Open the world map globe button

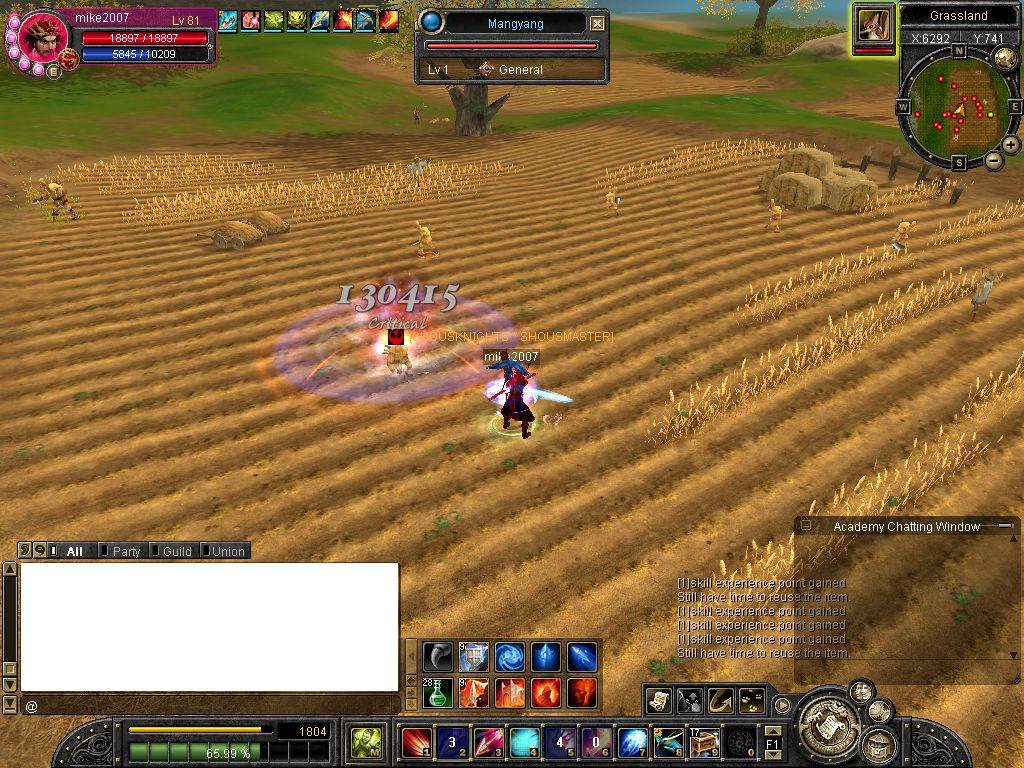(x=1006, y=59)
